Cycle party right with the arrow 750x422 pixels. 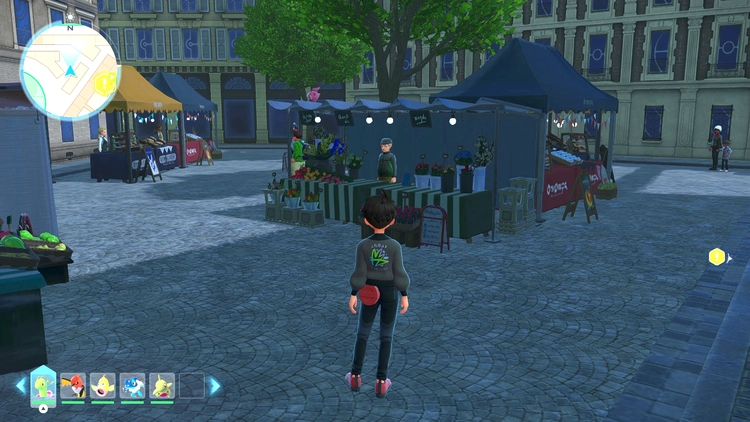coord(214,386)
